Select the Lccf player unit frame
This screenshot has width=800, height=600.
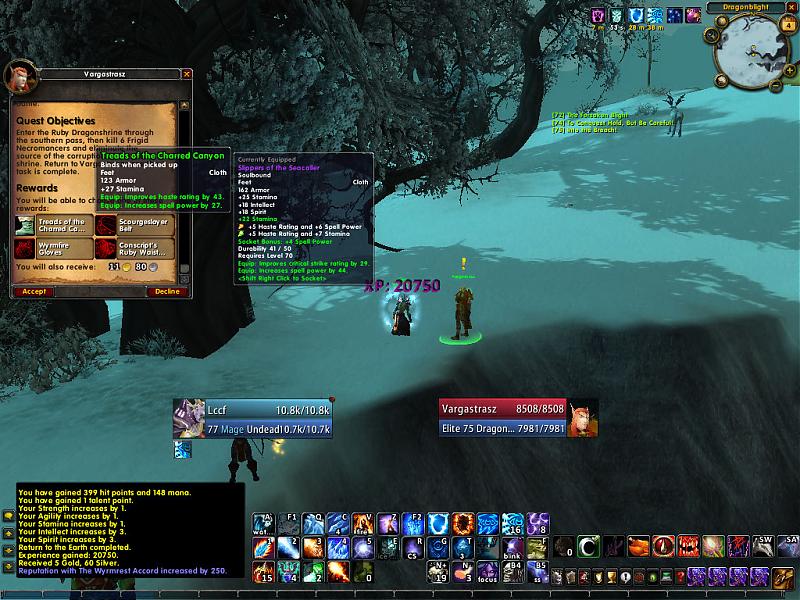pyautogui.click(x=253, y=419)
